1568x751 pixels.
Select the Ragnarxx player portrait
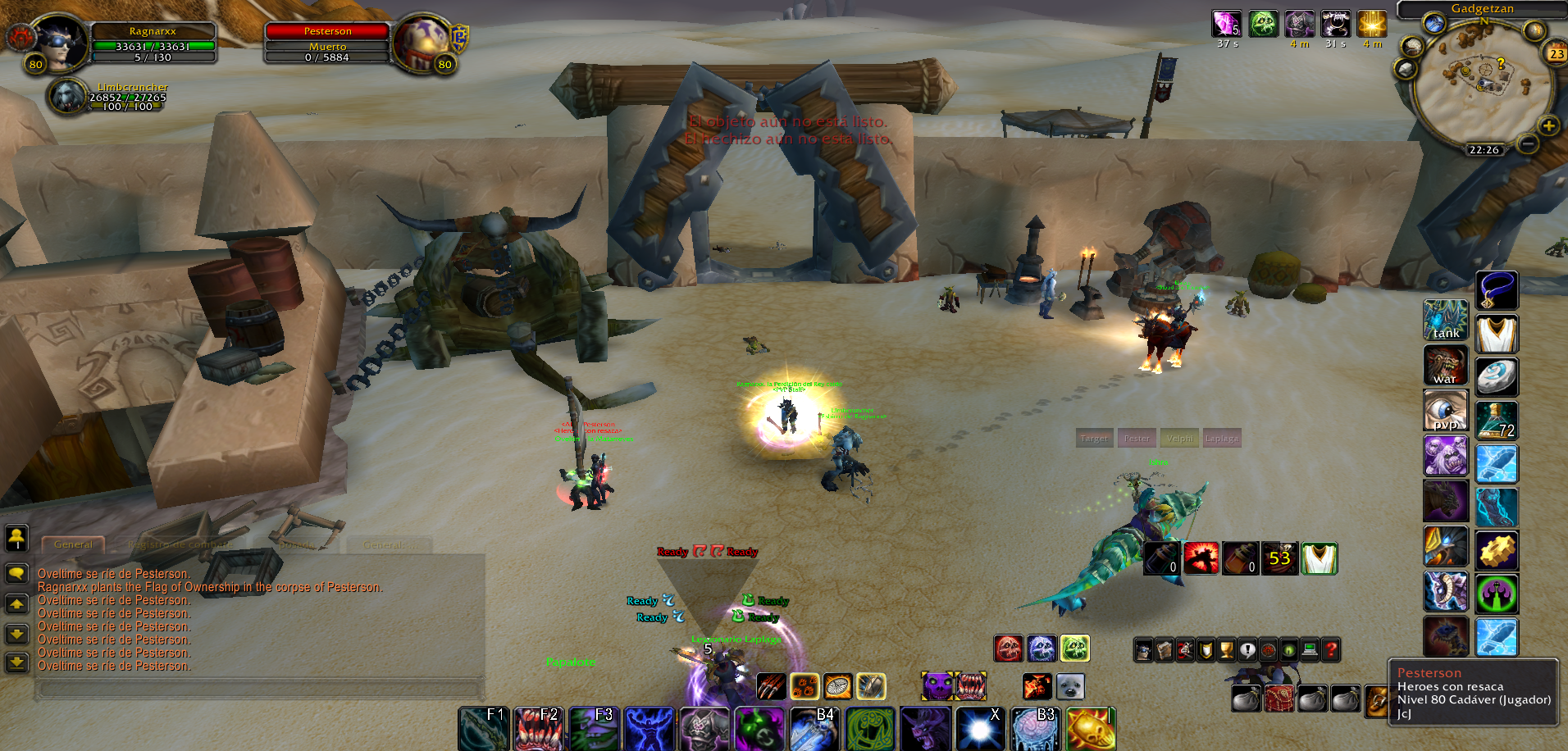(62, 43)
